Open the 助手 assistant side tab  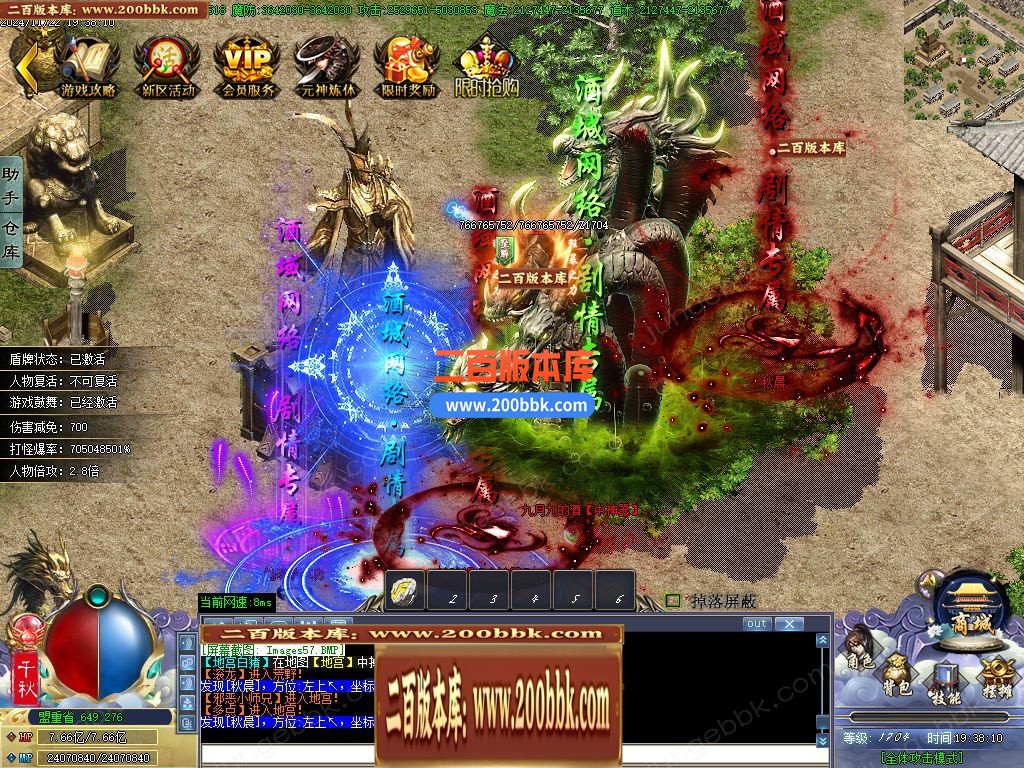coord(11,187)
